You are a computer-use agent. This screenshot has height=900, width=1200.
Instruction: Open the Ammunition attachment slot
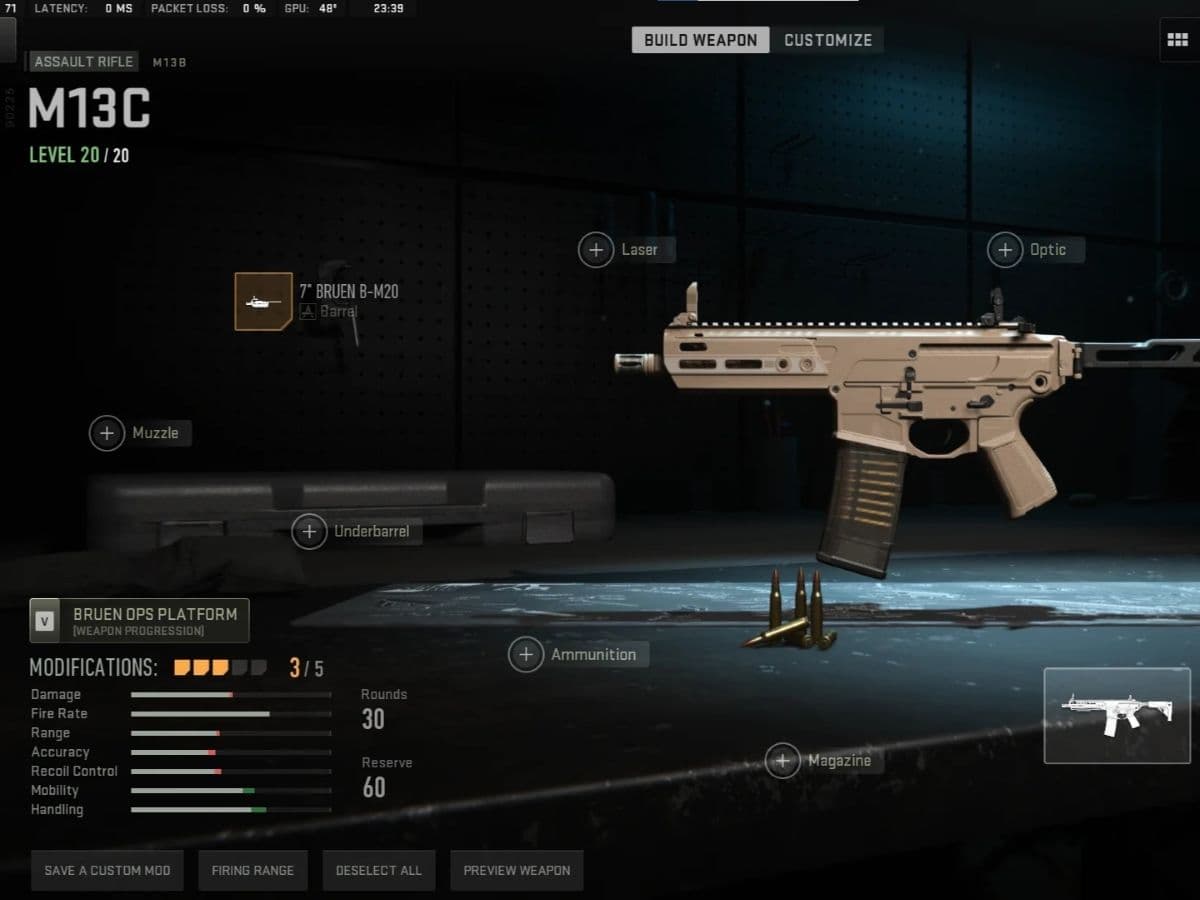coord(526,654)
